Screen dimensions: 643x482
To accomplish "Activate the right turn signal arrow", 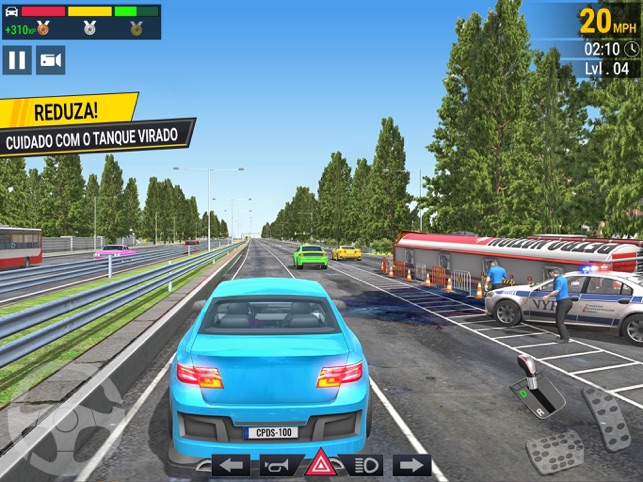I will [411, 465].
